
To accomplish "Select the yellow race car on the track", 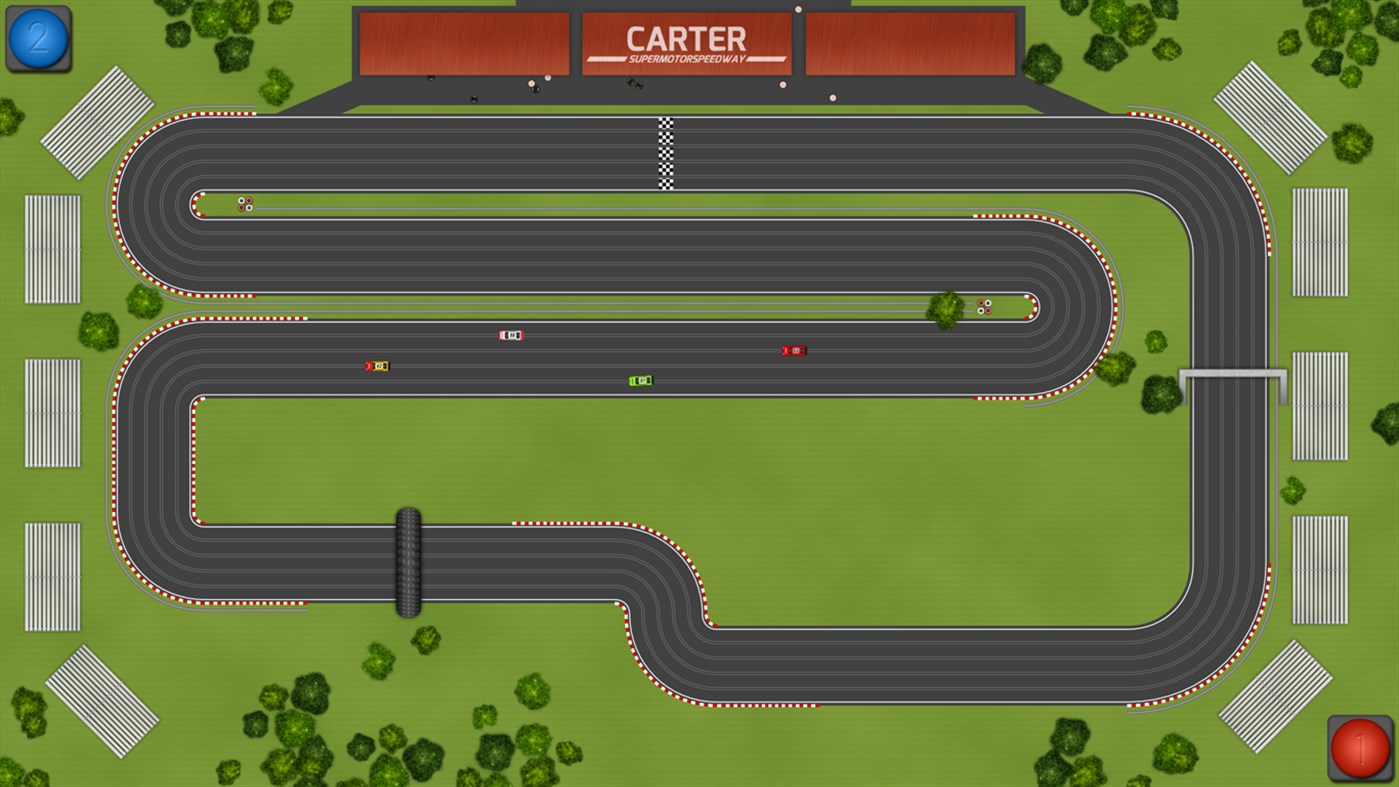I will click(377, 366).
